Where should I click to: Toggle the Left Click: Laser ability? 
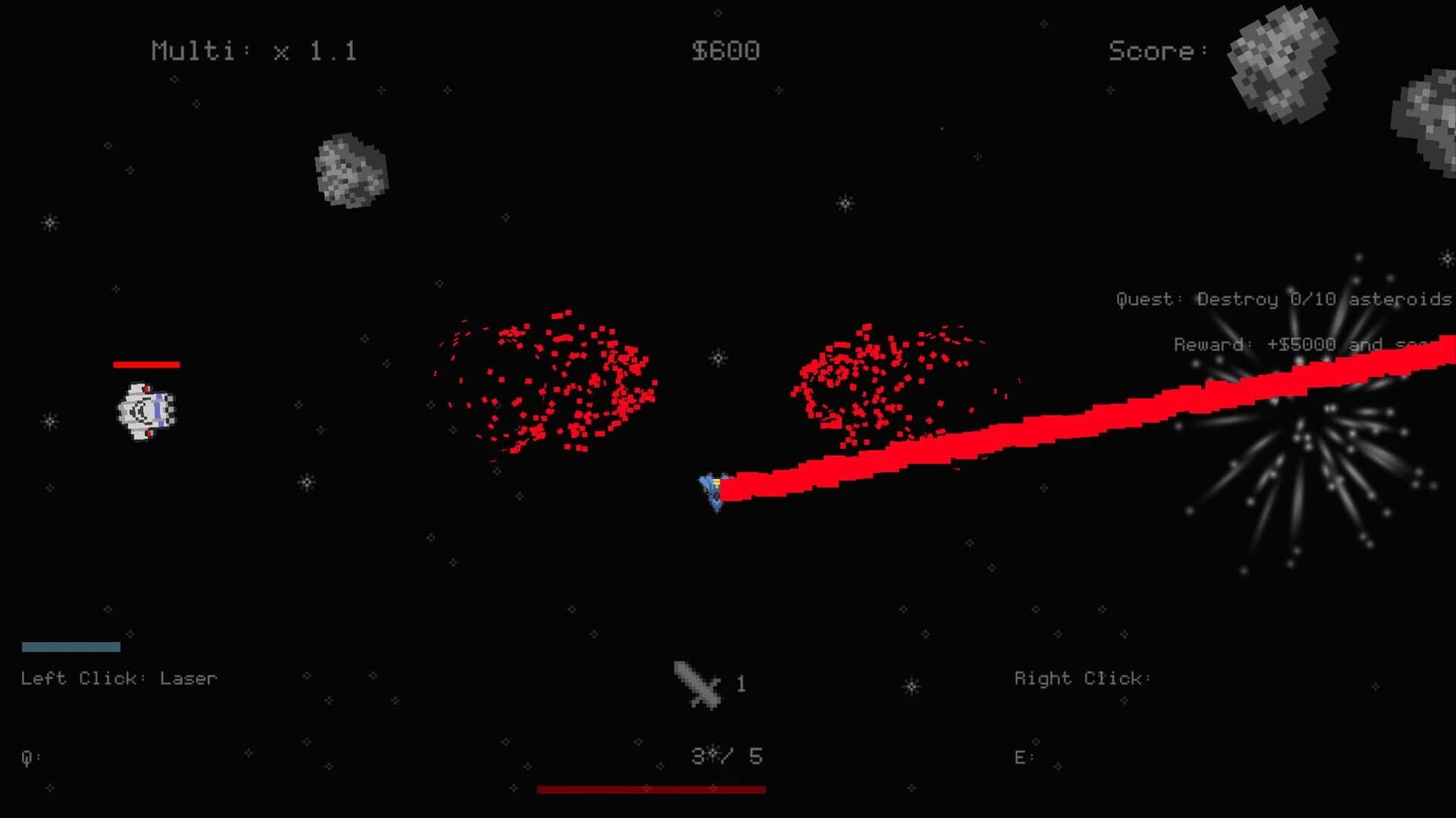click(118, 679)
